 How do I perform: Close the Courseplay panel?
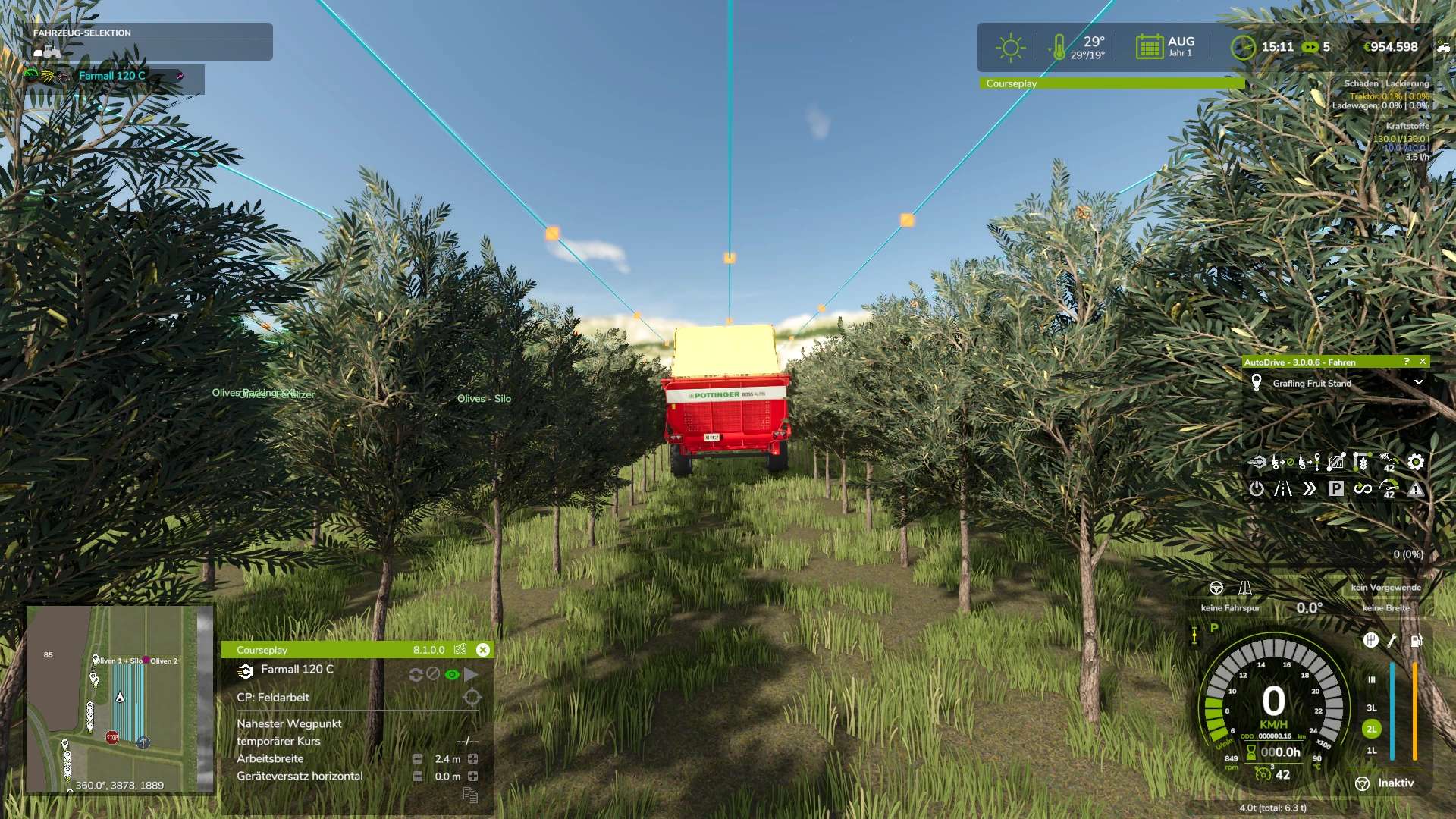pos(483,650)
